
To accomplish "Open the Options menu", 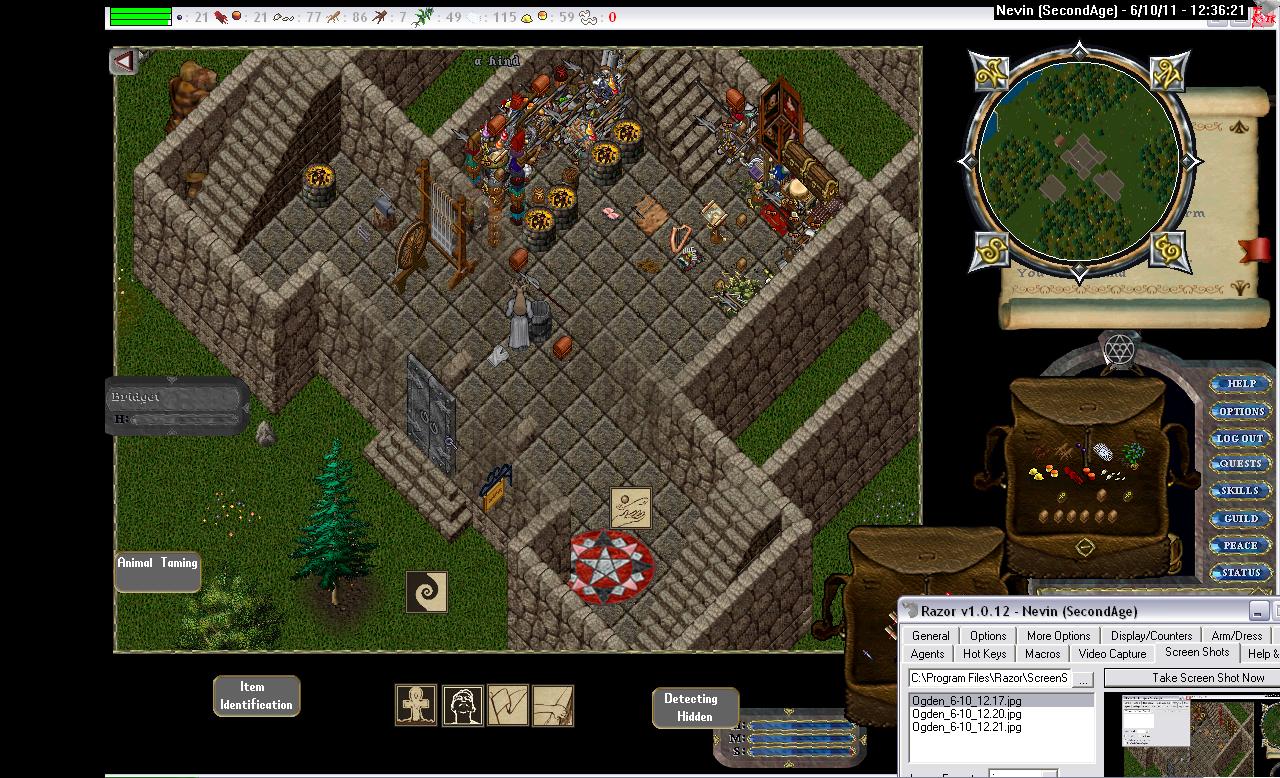I will (x=1241, y=411).
